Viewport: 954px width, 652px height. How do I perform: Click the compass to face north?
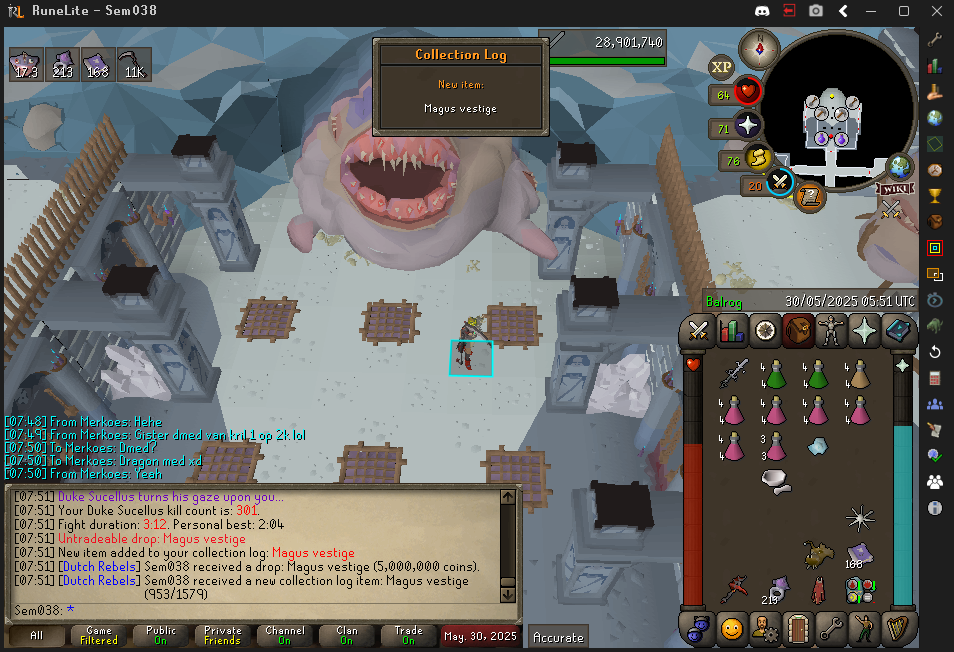coord(759,47)
